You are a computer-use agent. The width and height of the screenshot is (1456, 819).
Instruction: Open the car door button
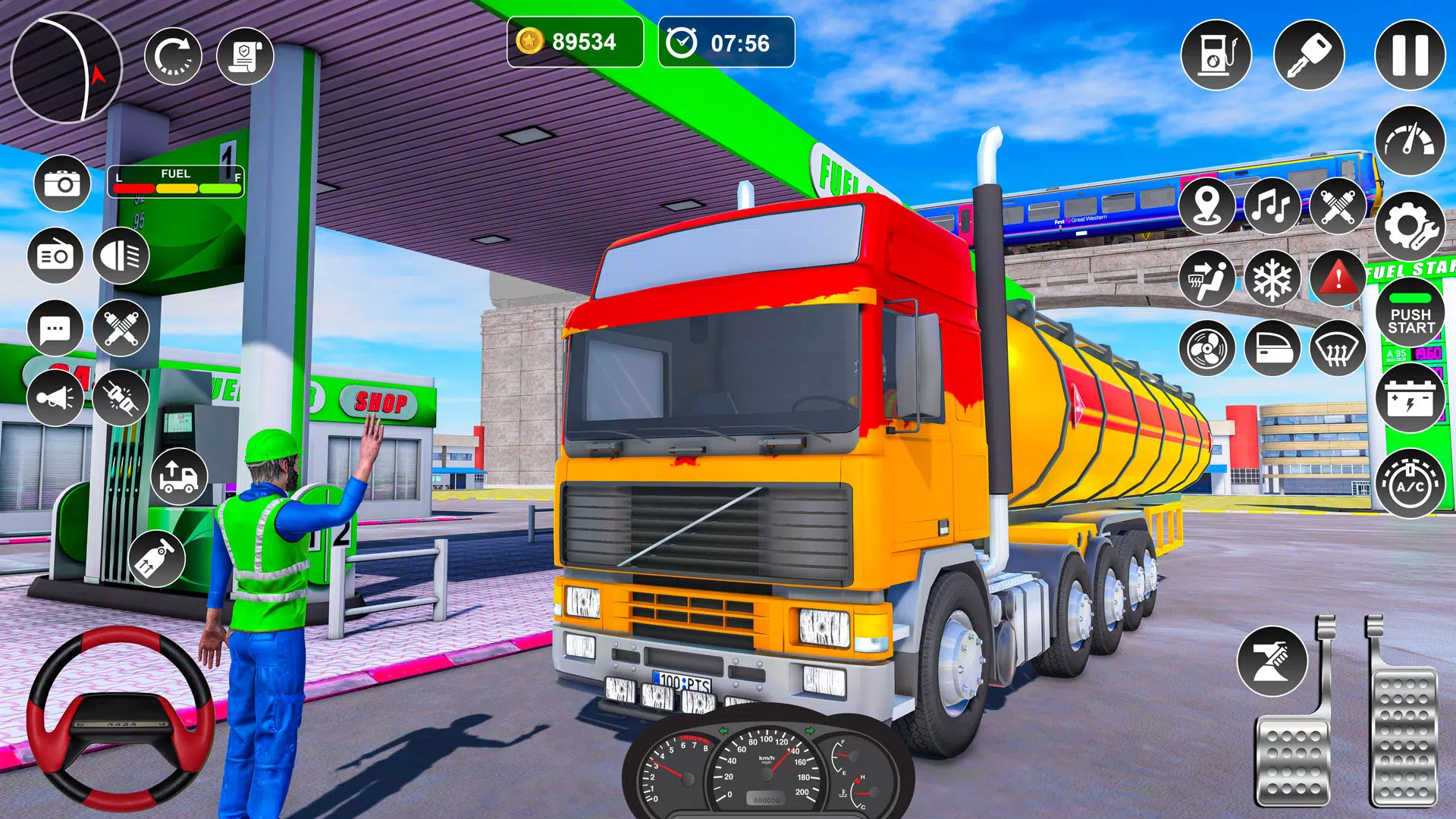(1272, 349)
